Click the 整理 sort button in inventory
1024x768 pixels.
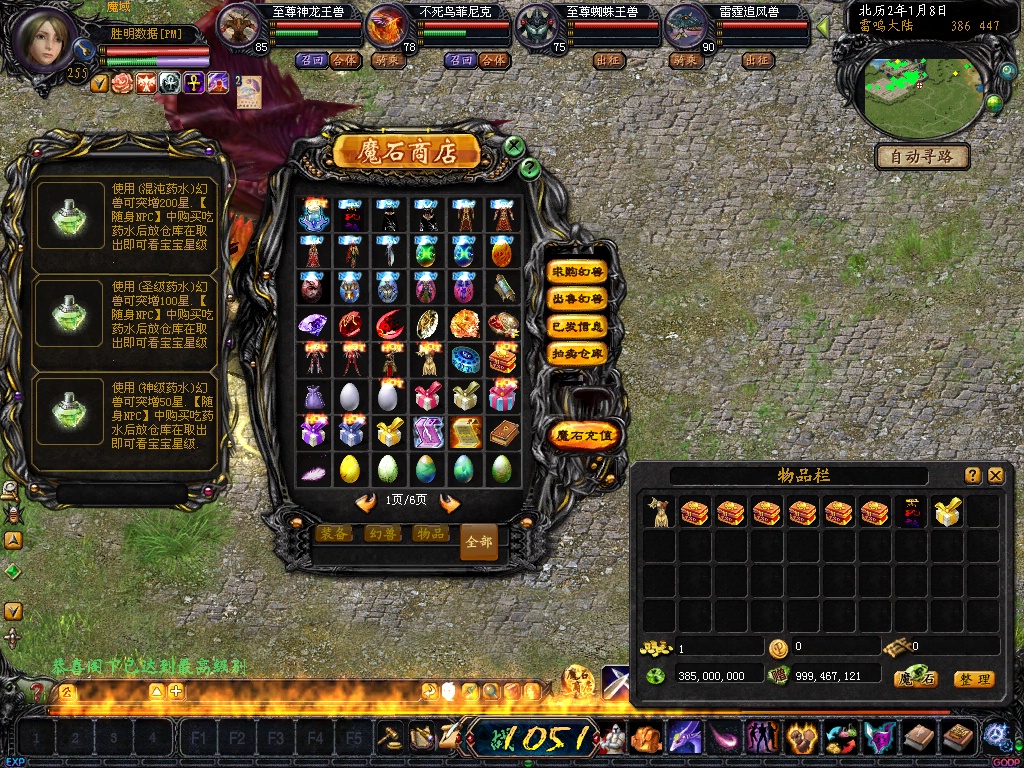[x=973, y=679]
